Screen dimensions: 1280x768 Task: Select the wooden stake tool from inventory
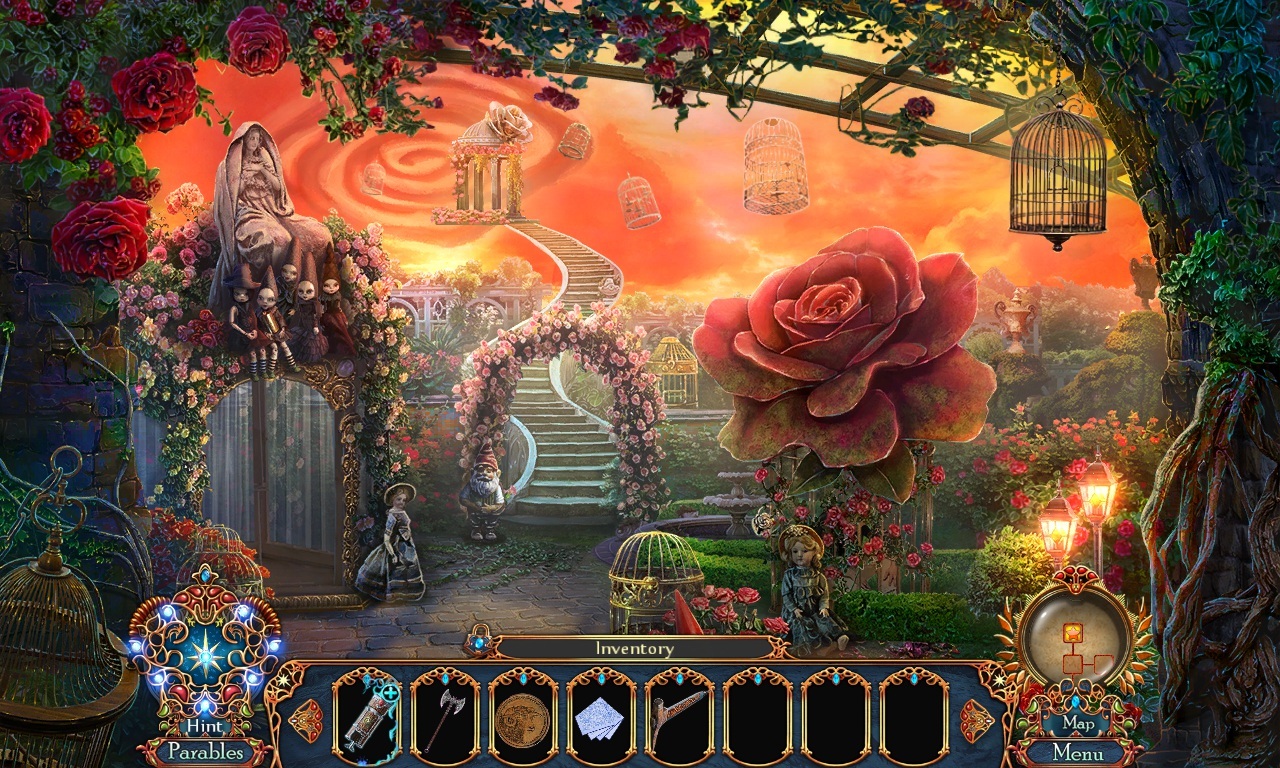click(x=674, y=712)
